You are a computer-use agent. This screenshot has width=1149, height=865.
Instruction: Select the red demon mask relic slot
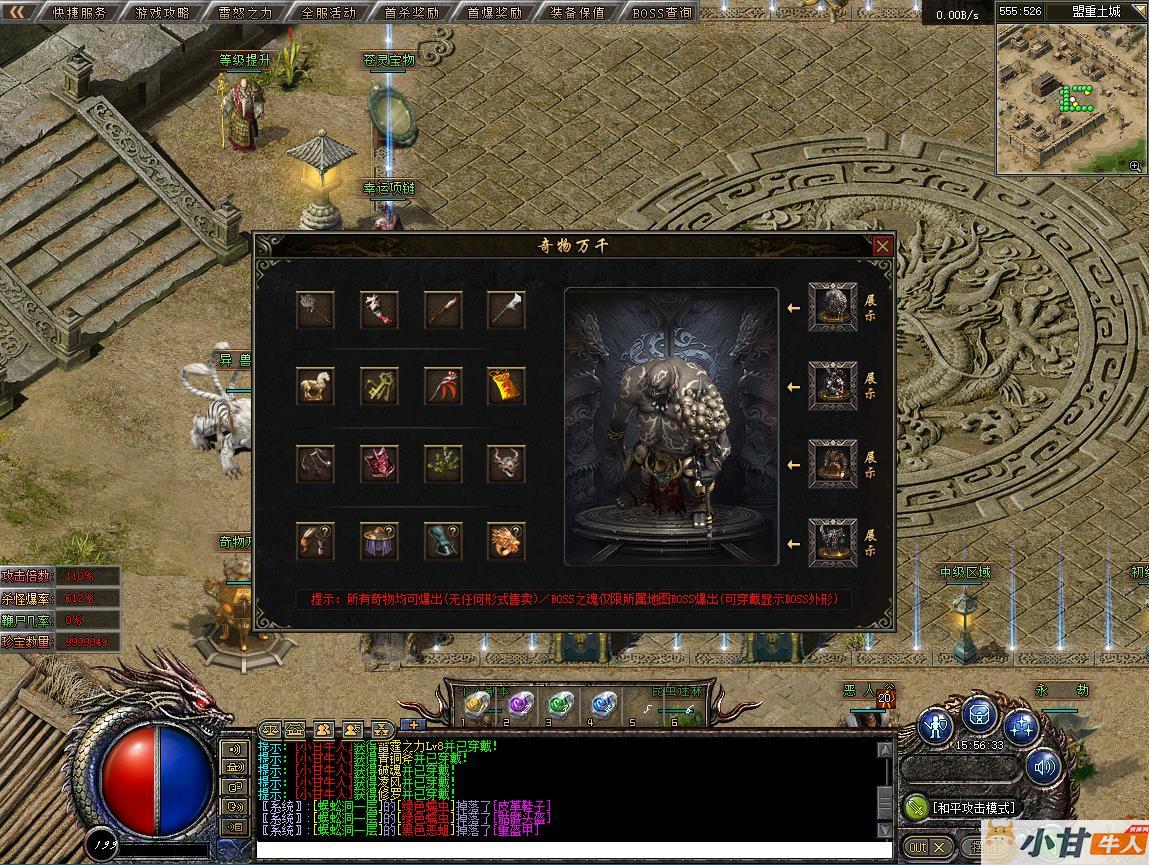(379, 464)
